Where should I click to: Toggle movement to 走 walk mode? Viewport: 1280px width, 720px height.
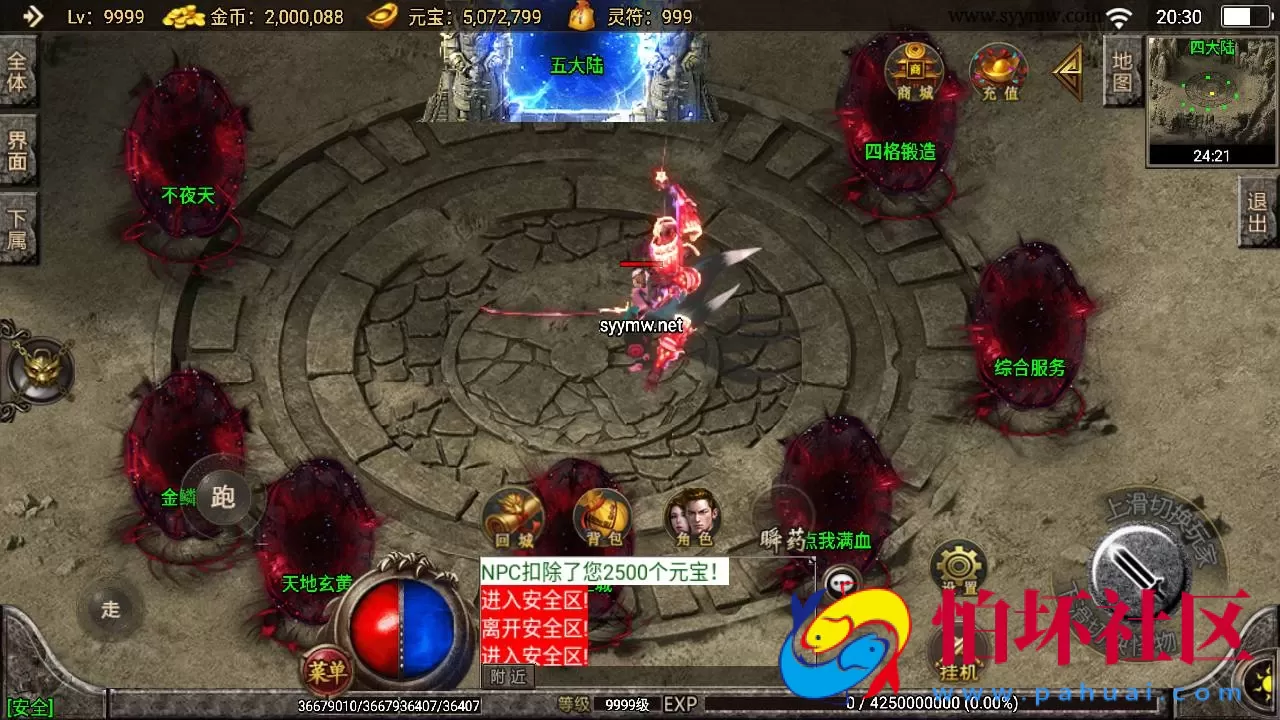110,610
